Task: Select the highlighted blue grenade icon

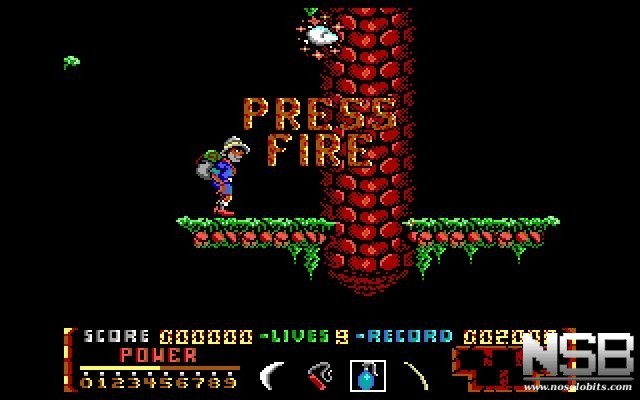Action: click(x=364, y=375)
